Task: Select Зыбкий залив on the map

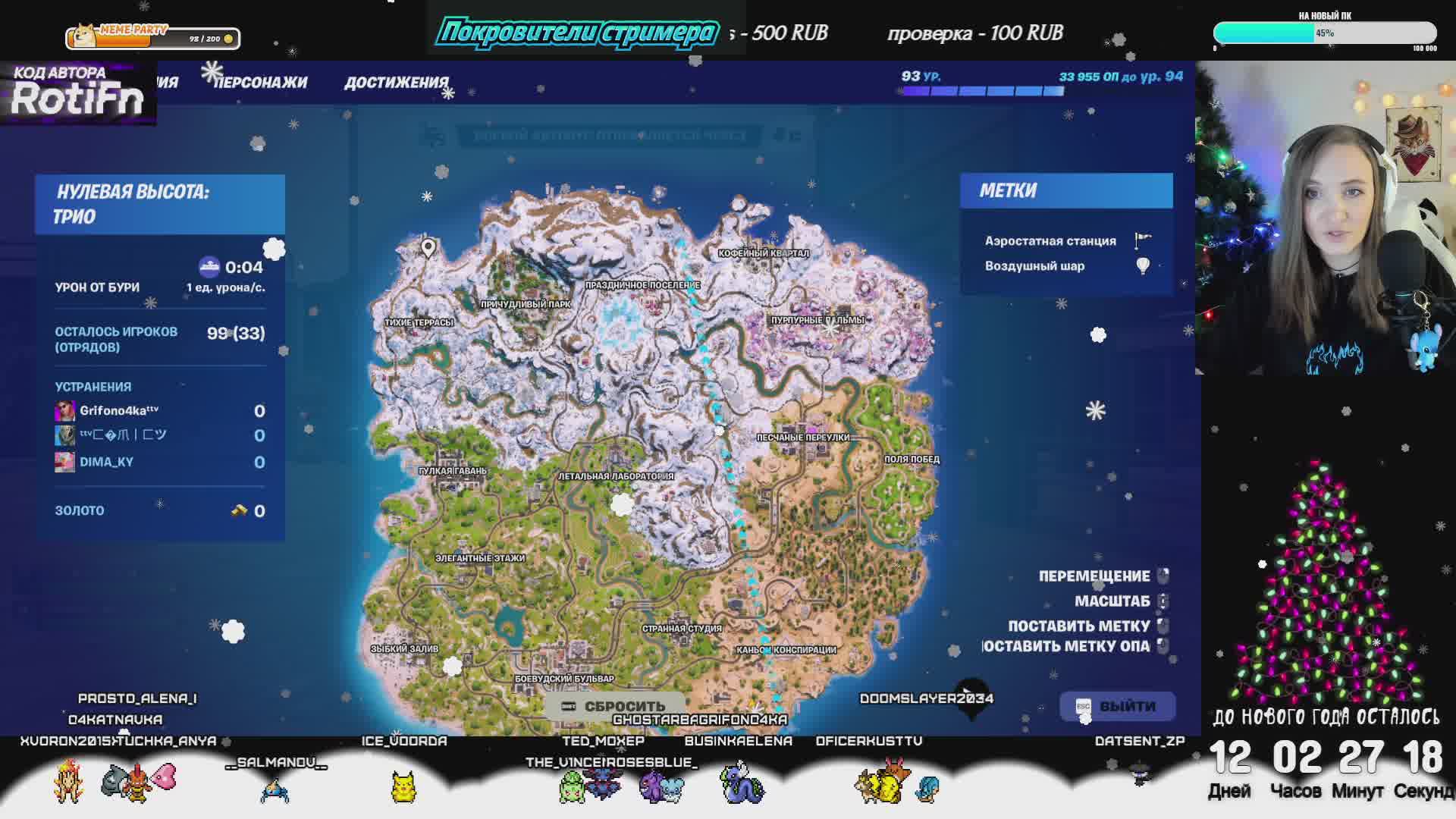Action: click(x=404, y=649)
